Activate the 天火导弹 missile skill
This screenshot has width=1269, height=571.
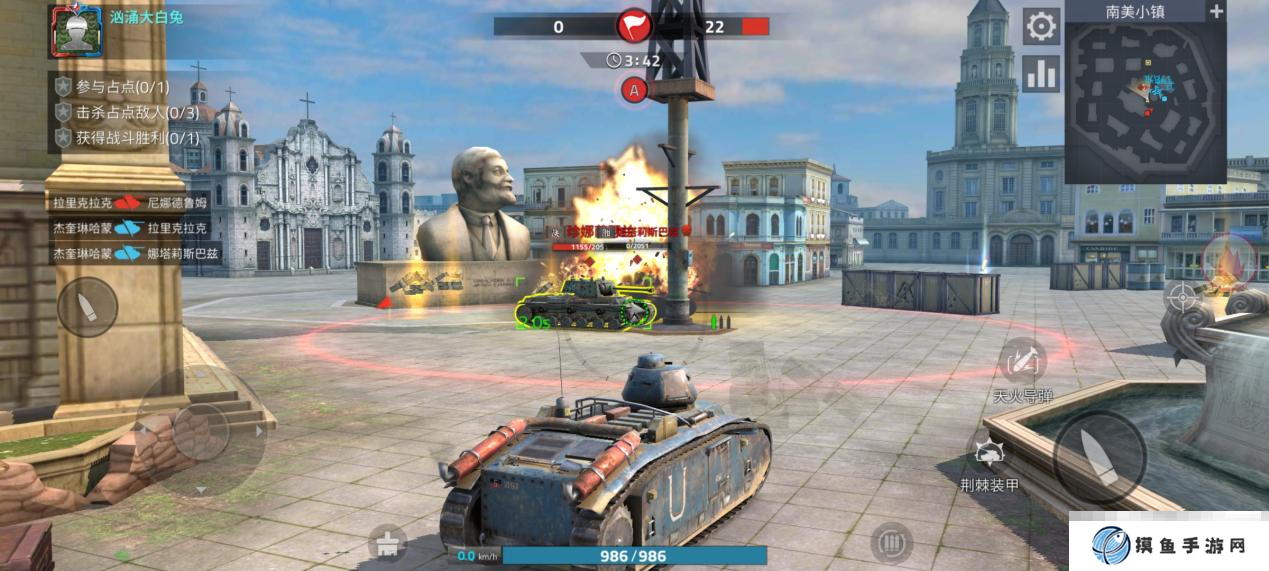(1022, 362)
